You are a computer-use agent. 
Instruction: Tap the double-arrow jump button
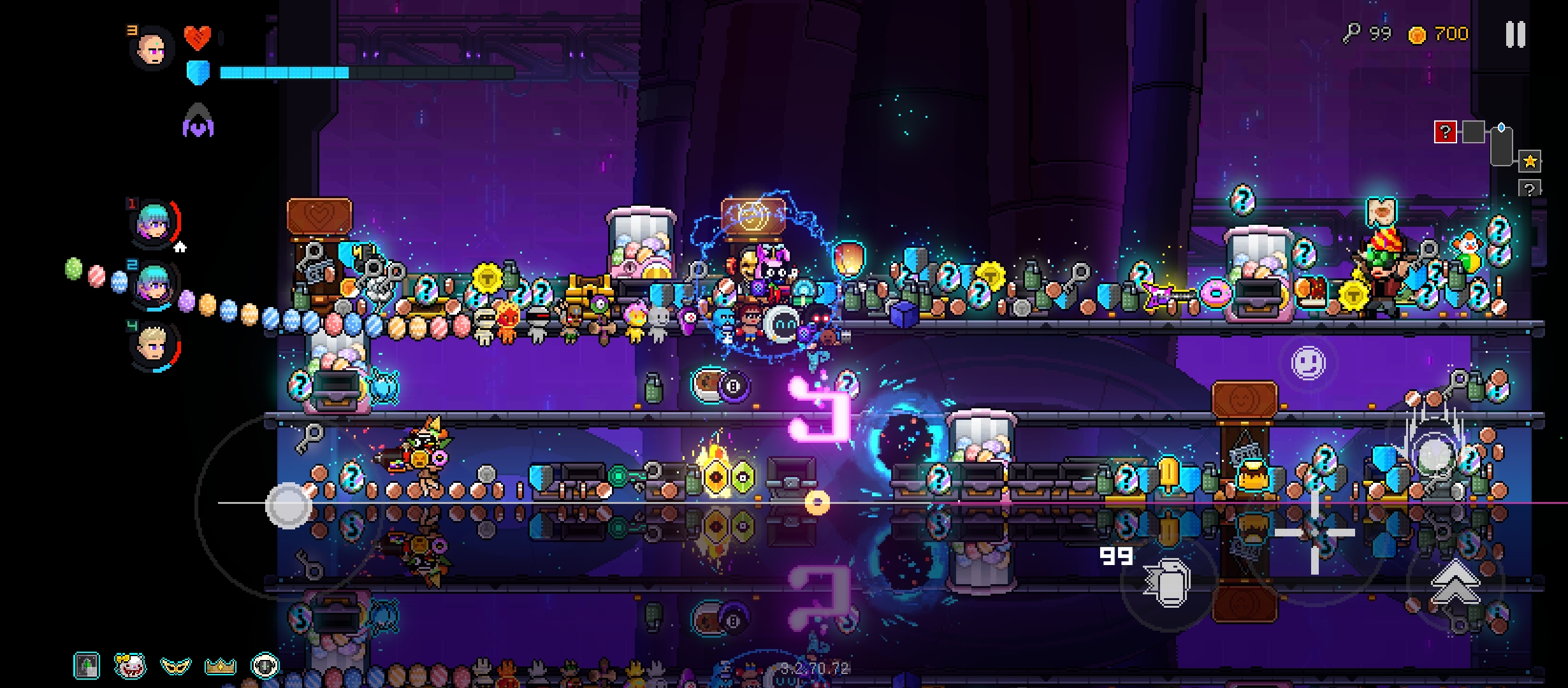click(1455, 583)
